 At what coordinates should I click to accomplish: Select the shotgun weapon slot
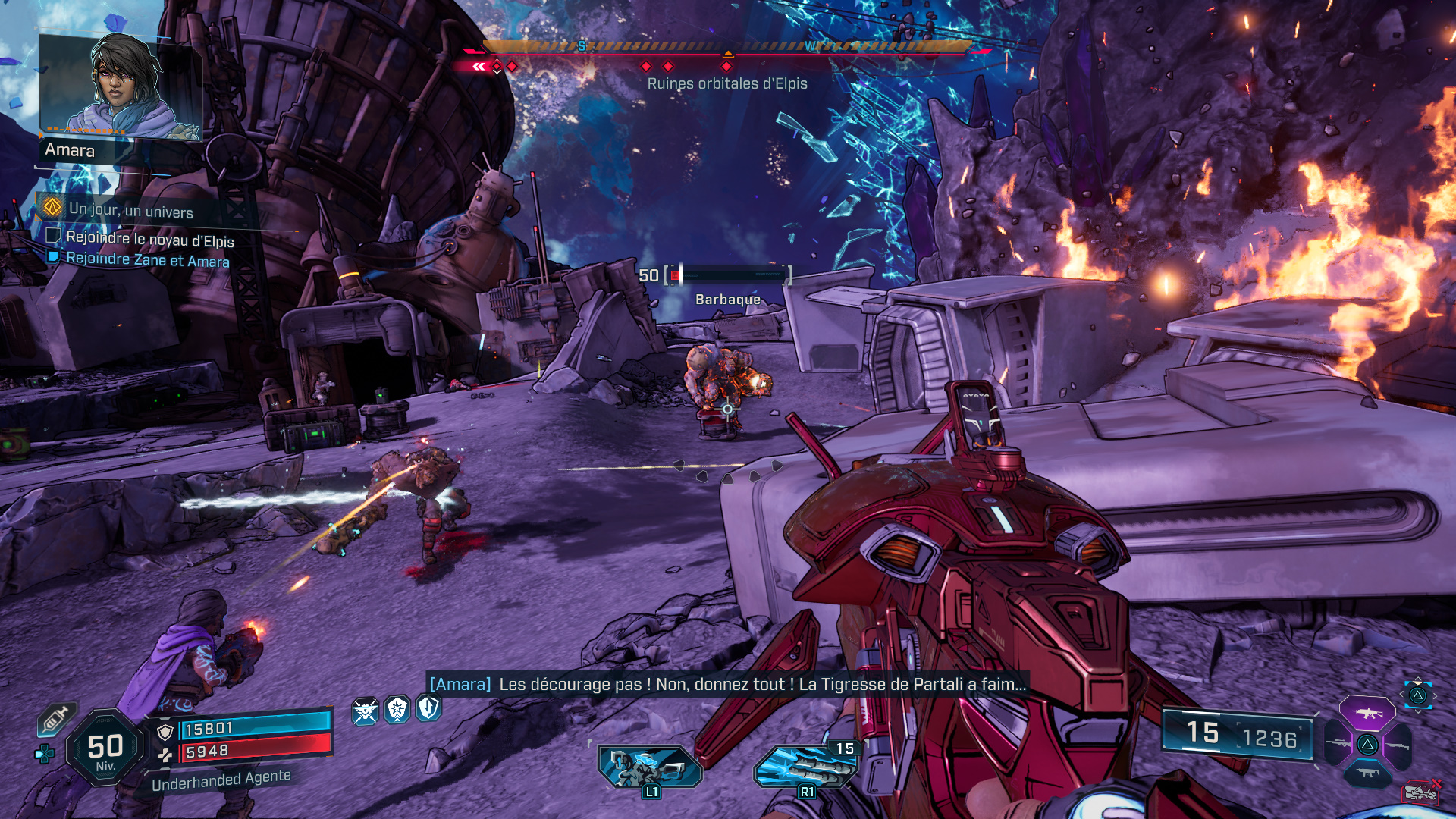tap(1398, 745)
